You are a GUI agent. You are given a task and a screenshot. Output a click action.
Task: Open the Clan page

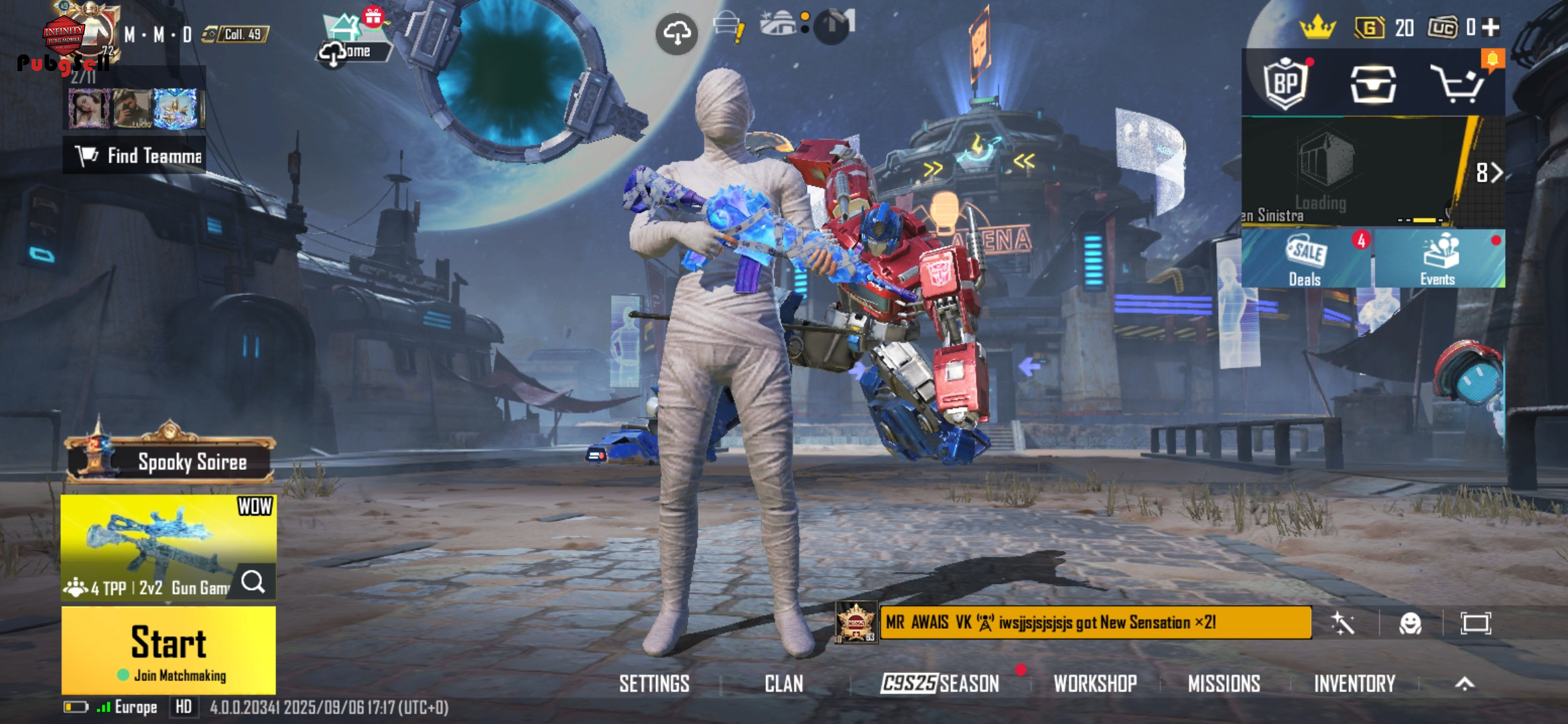[783, 684]
